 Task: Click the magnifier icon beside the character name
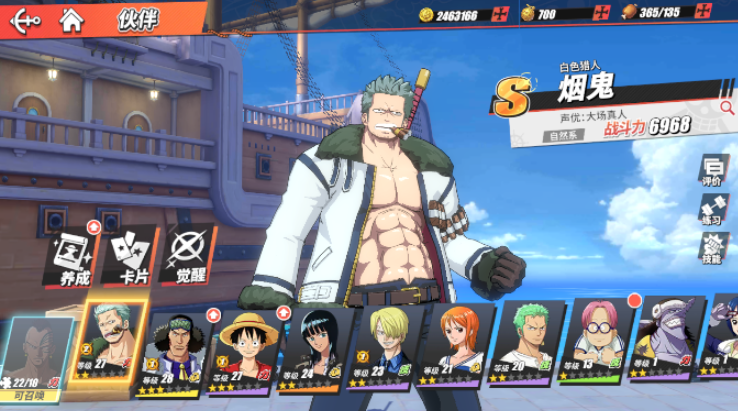(x=727, y=105)
